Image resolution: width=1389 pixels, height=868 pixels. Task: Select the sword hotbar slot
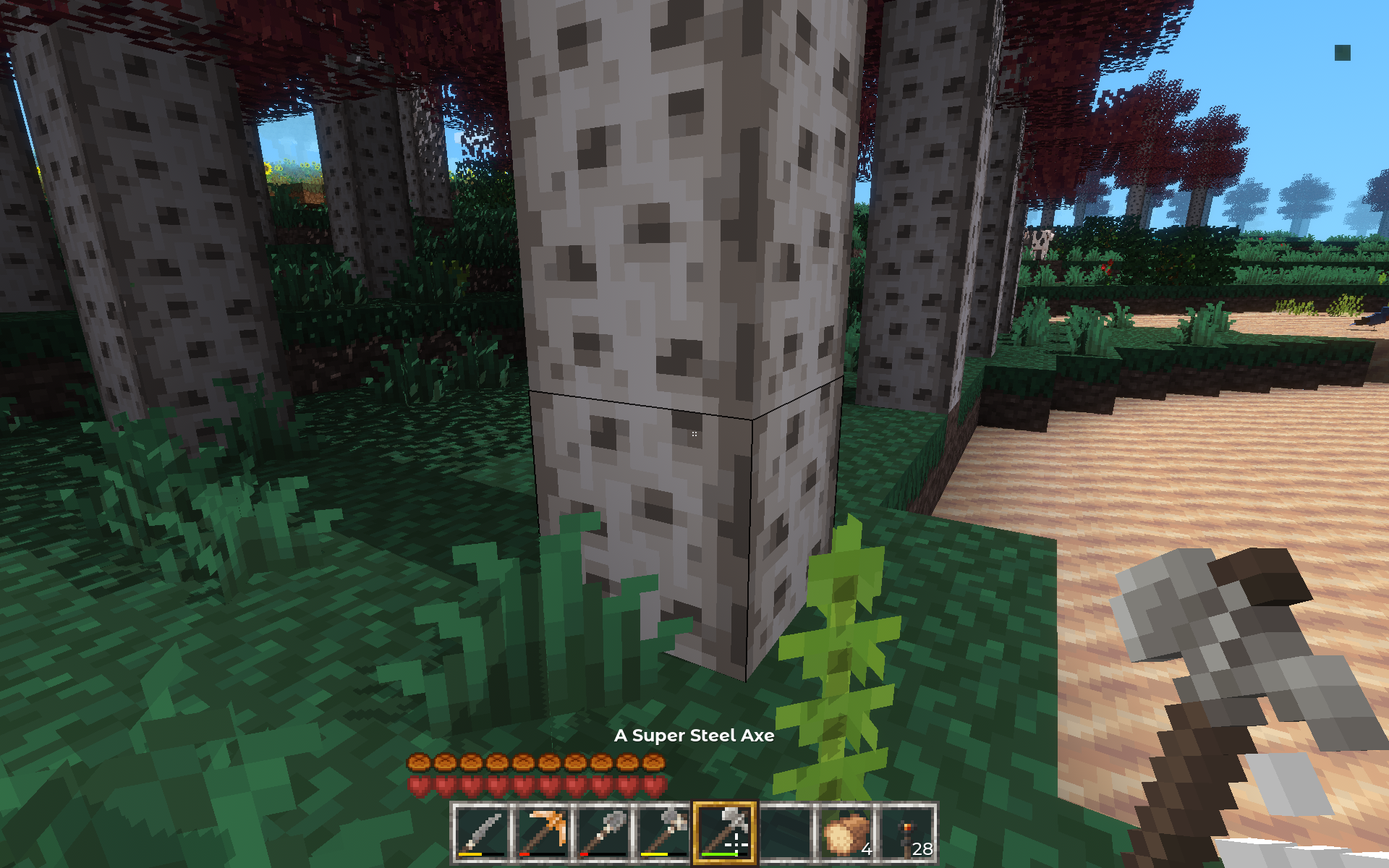click(481, 833)
